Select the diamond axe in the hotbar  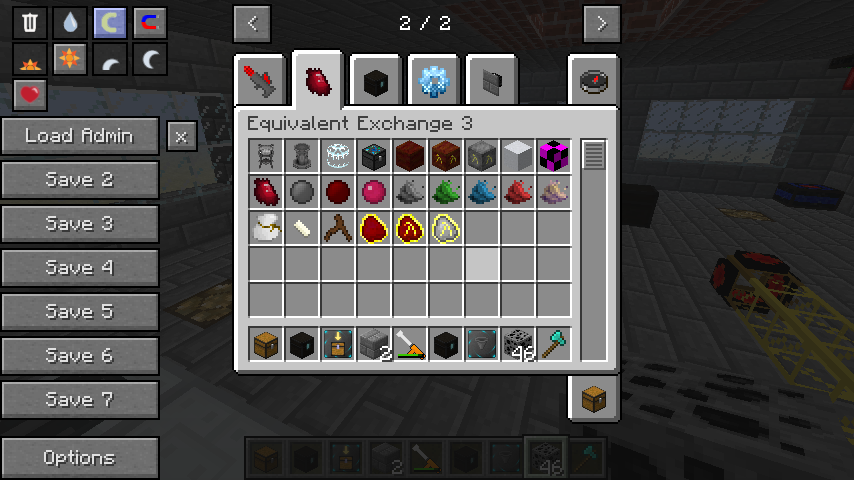tap(554, 344)
